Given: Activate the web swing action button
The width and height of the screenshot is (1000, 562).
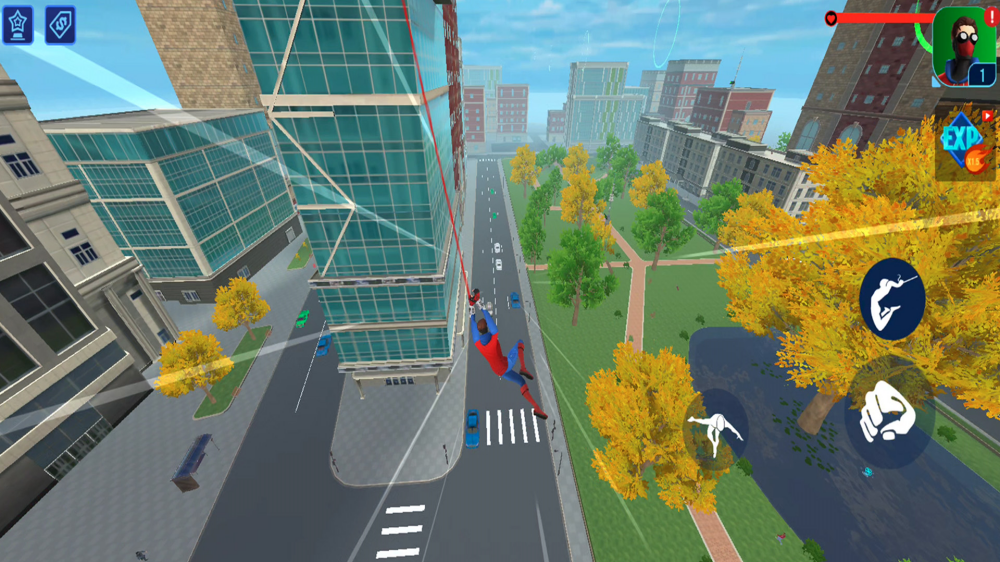Looking at the screenshot, I should (891, 298).
